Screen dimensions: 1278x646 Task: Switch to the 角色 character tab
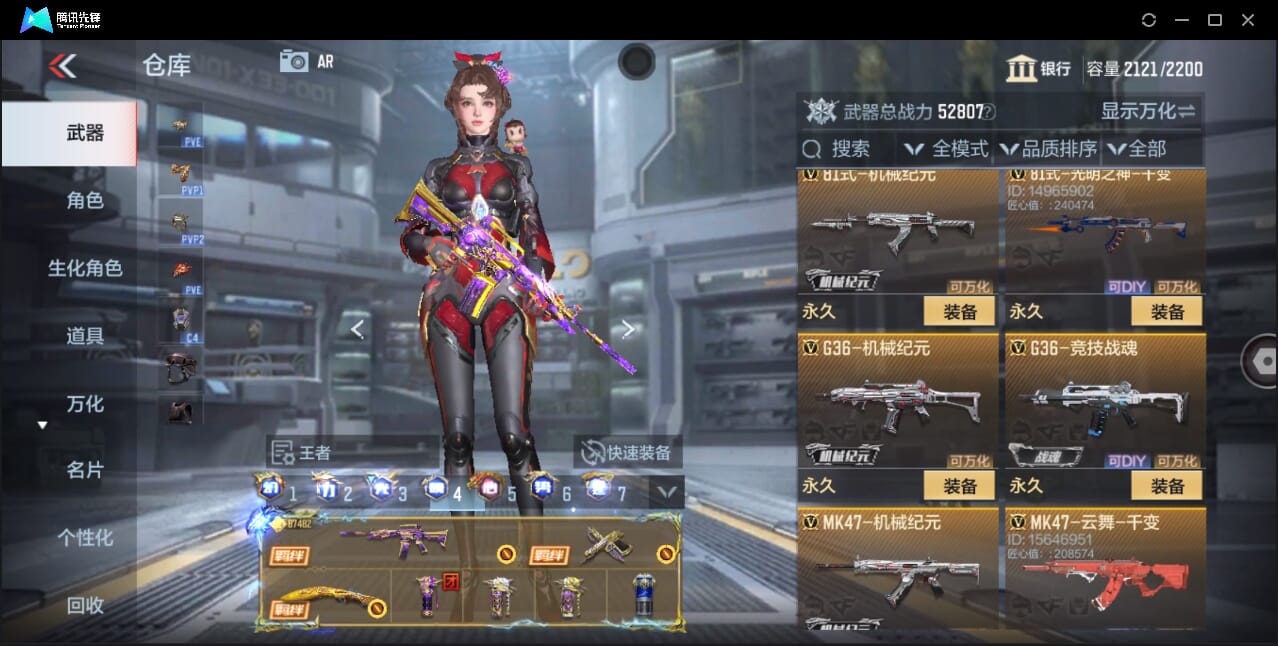coord(84,200)
